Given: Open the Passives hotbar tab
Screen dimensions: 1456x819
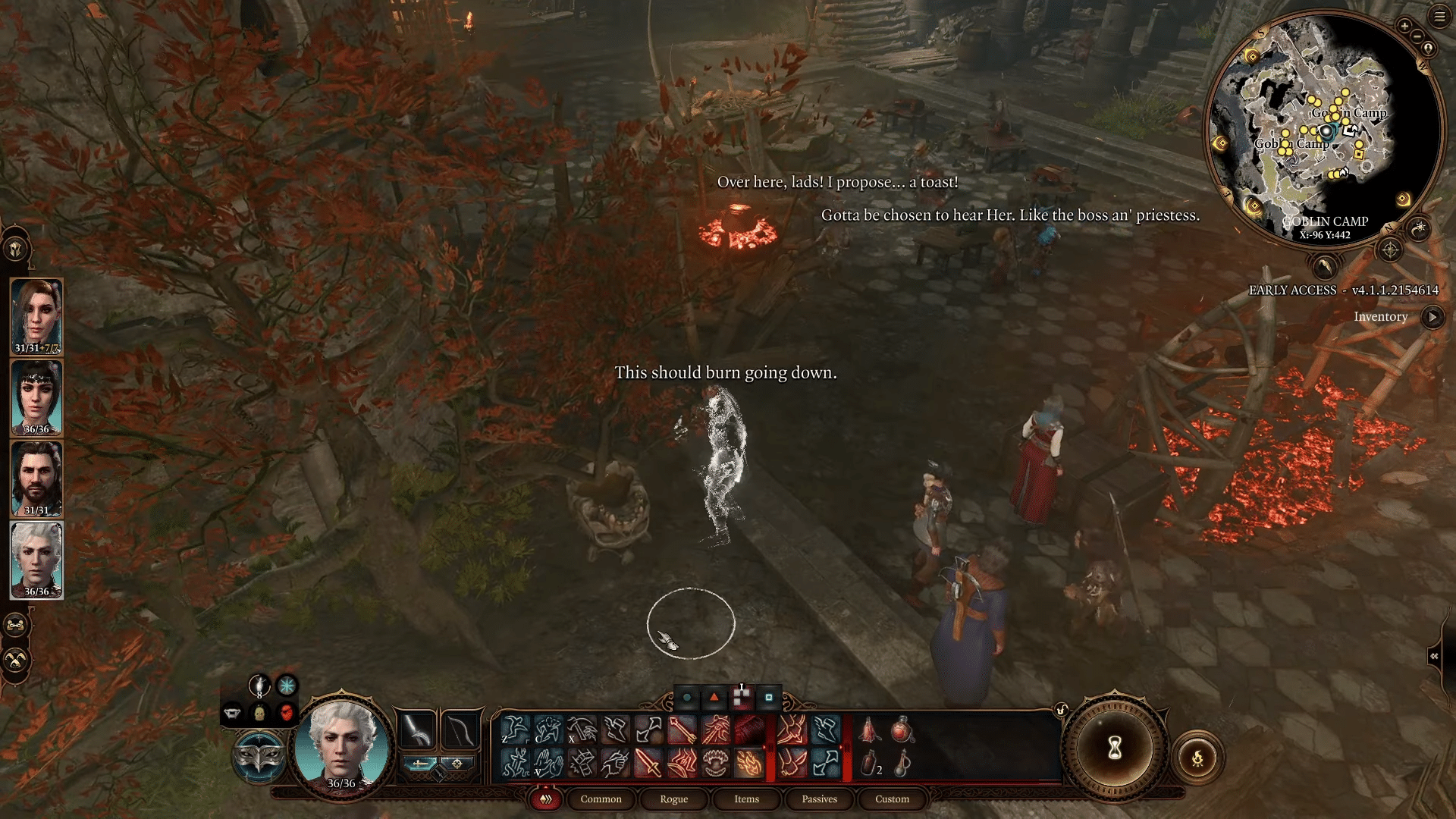Looking at the screenshot, I should click(x=818, y=799).
